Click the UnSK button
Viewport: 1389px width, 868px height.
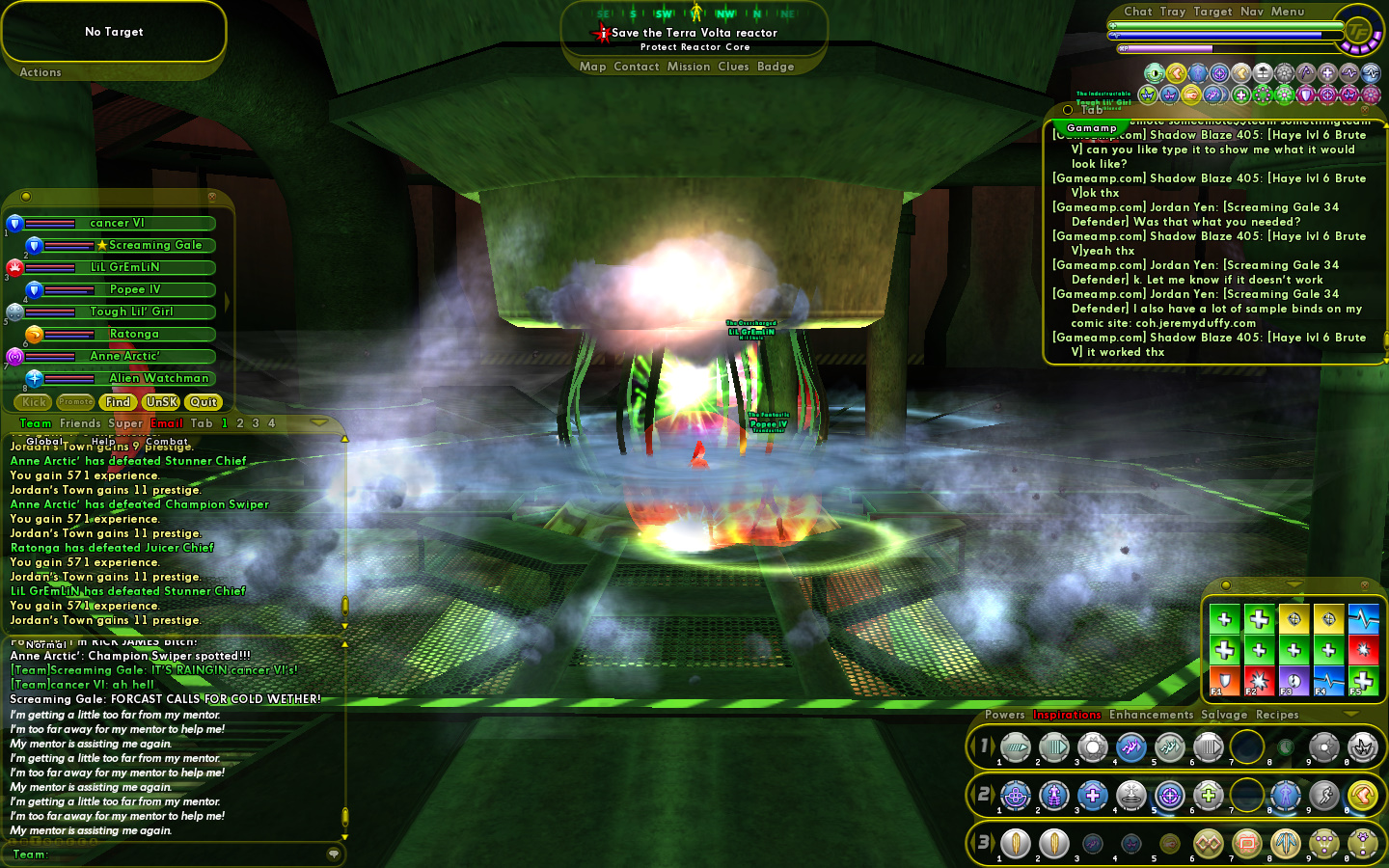point(161,402)
